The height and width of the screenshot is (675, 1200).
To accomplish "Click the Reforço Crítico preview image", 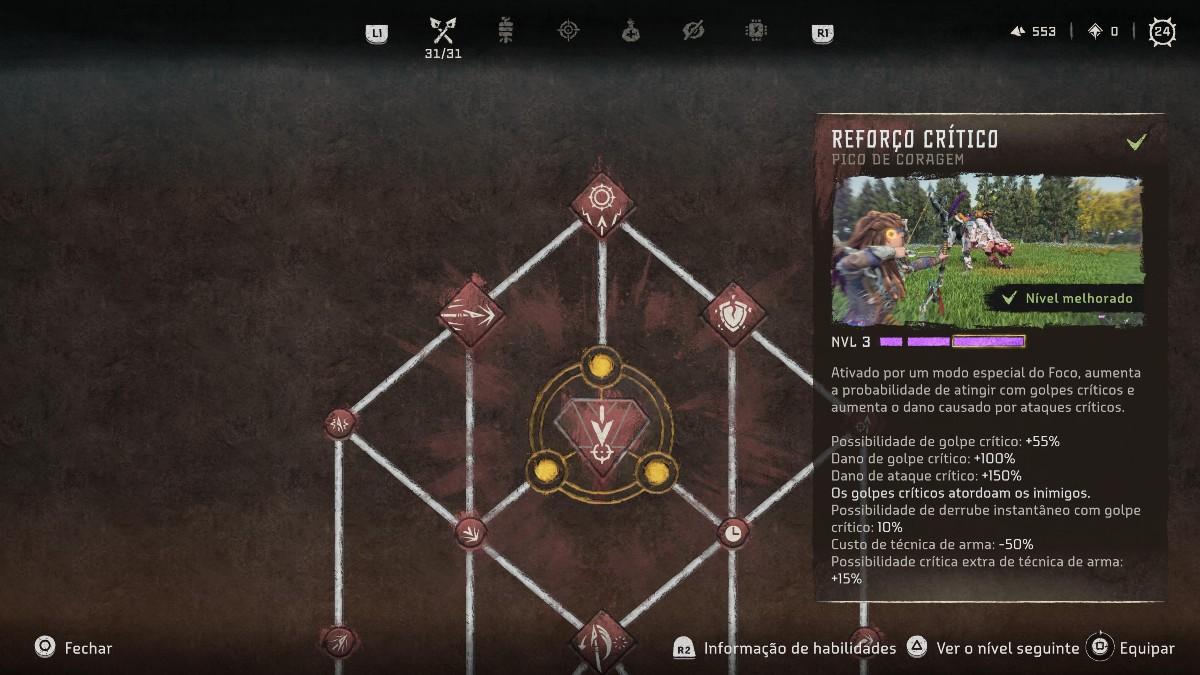I will [987, 251].
